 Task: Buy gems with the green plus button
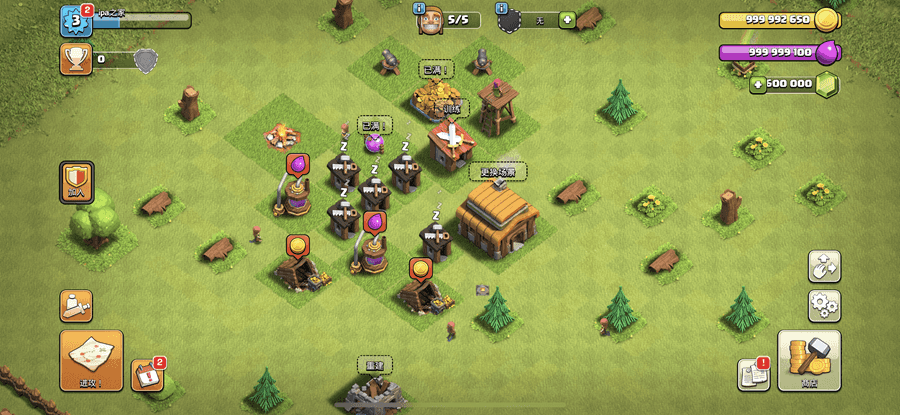(760, 84)
